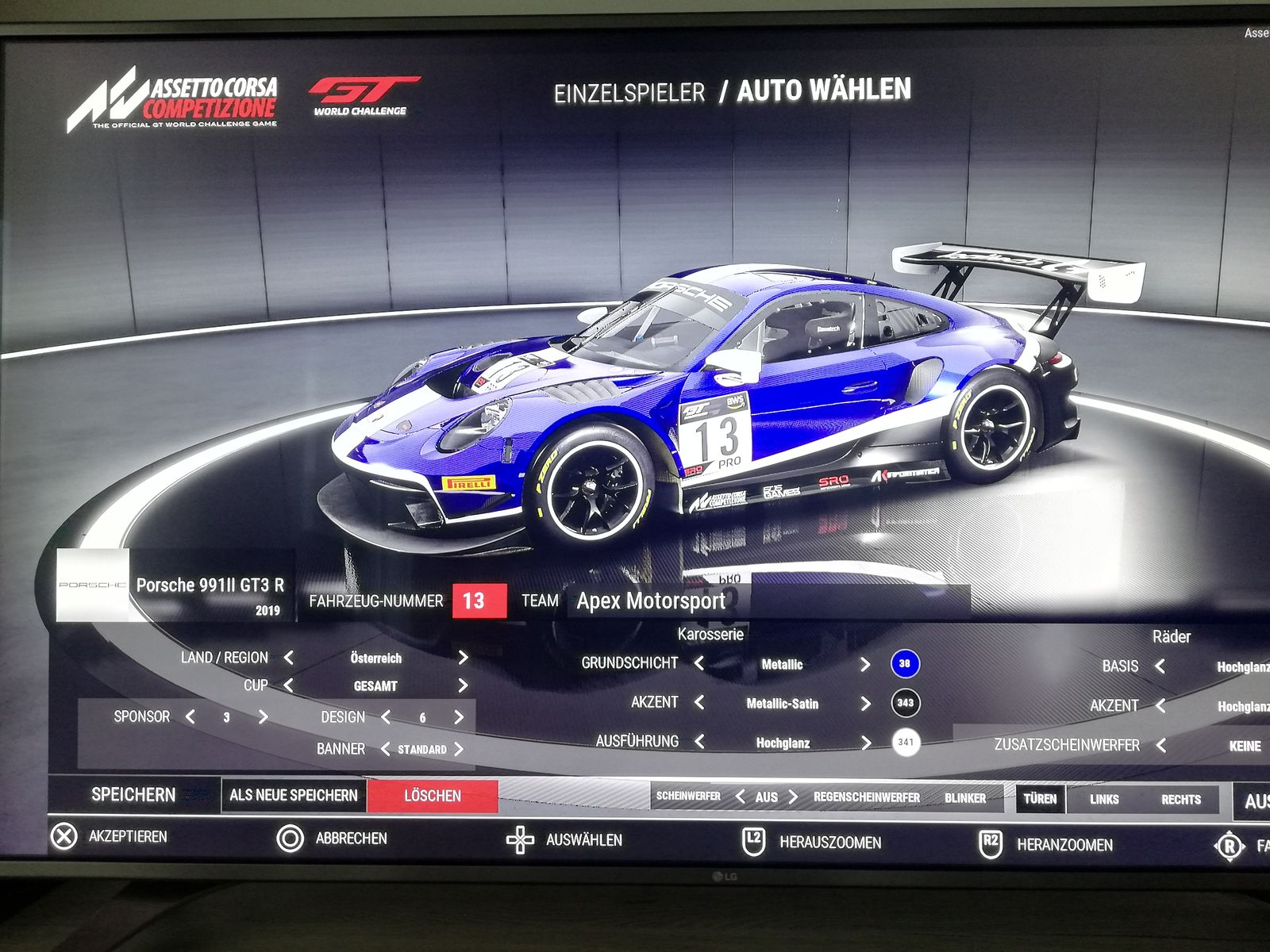
Task: Switch Banner to the next option
Action: pyautogui.click(x=459, y=749)
